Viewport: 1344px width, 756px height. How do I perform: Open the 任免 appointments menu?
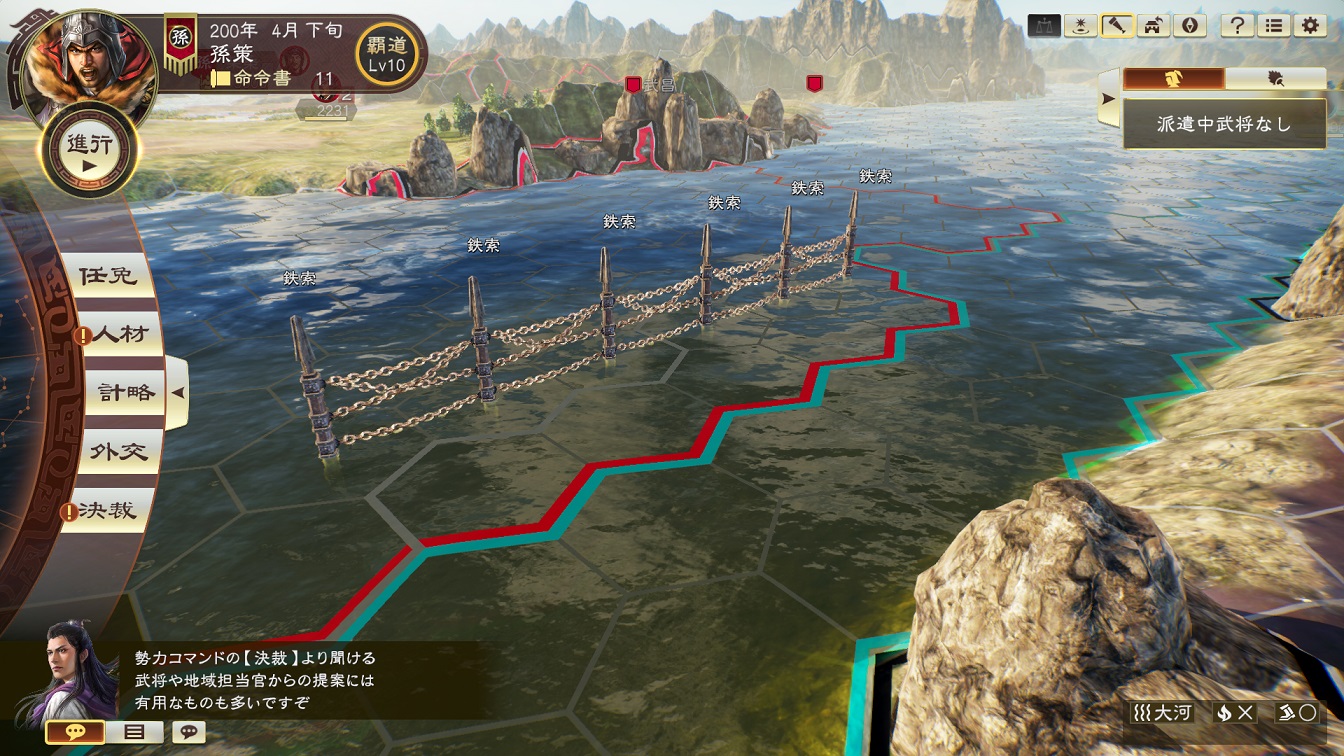[x=108, y=275]
